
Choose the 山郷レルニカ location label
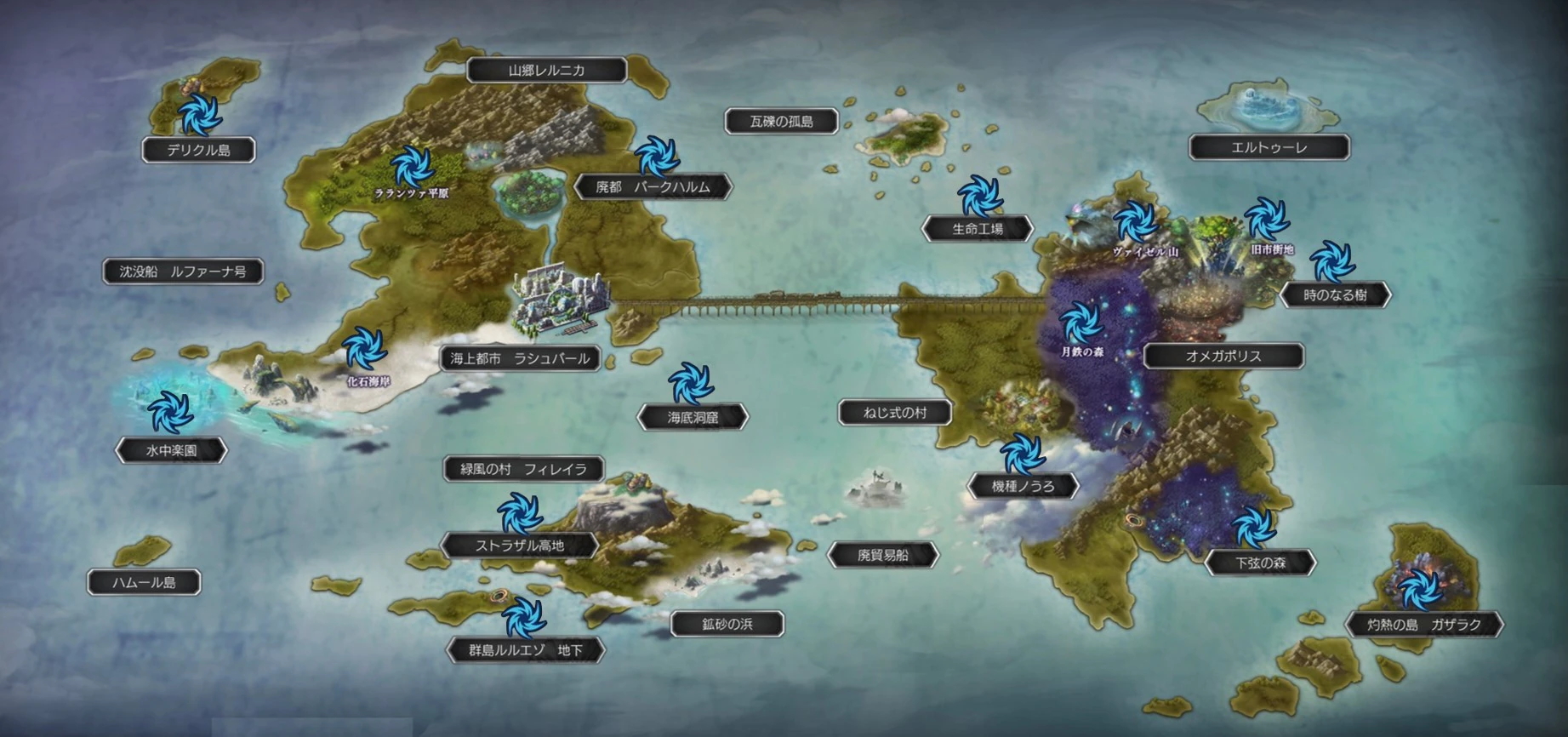tap(546, 70)
